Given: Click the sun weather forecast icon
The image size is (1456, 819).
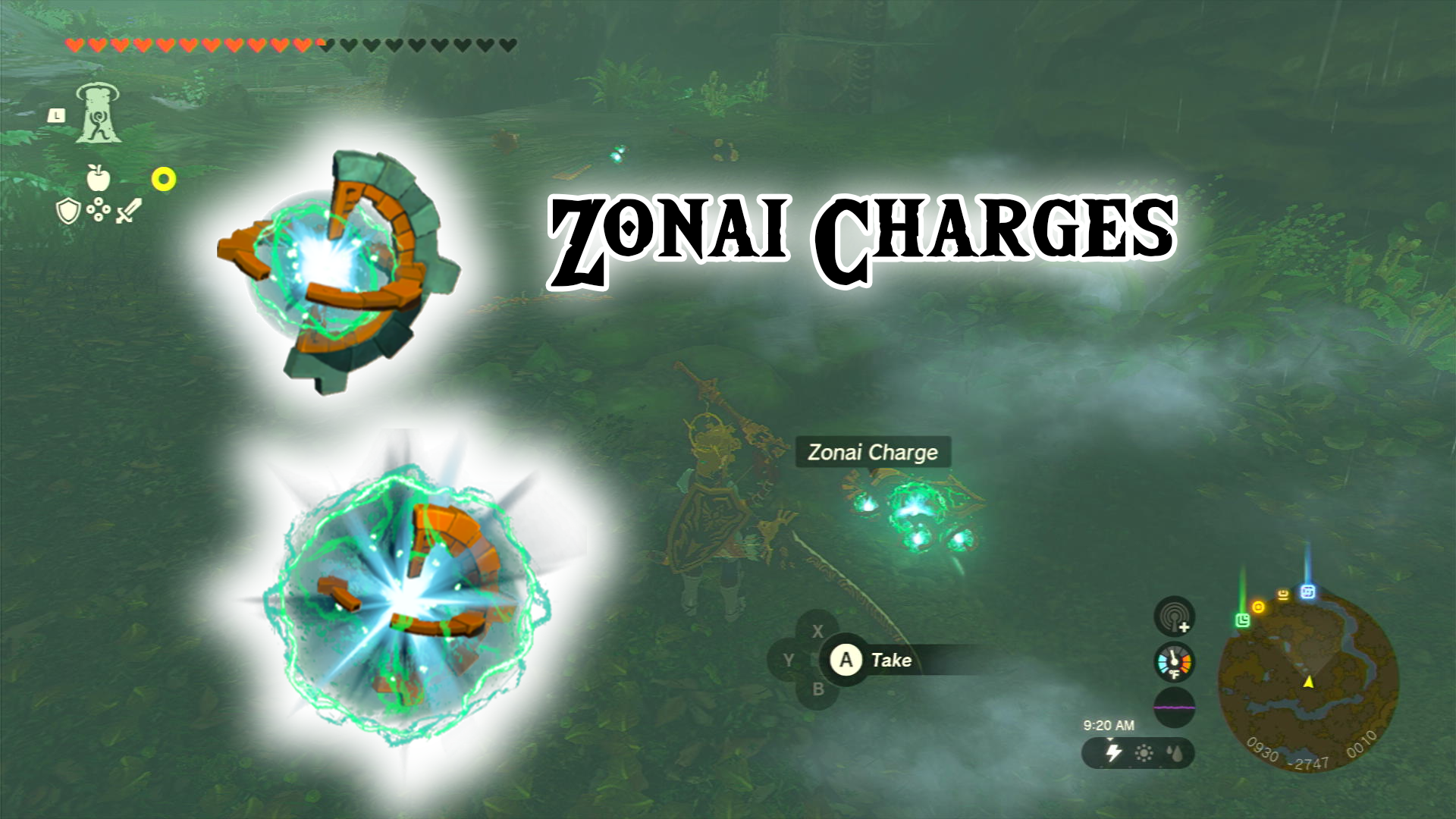Looking at the screenshot, I should [x=1145, y=752].
